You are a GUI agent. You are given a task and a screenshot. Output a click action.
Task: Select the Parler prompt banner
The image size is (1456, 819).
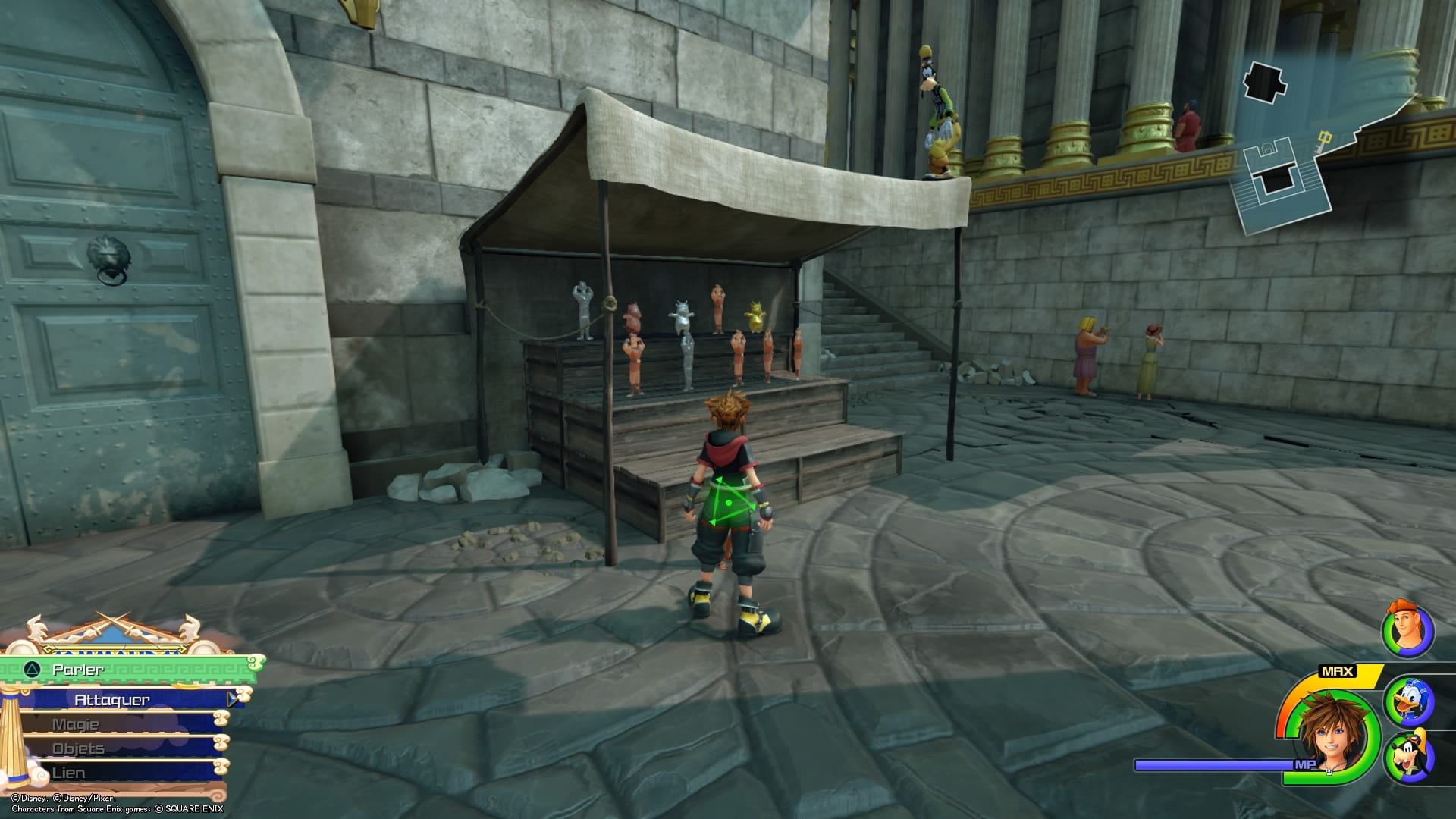(80, 669)
